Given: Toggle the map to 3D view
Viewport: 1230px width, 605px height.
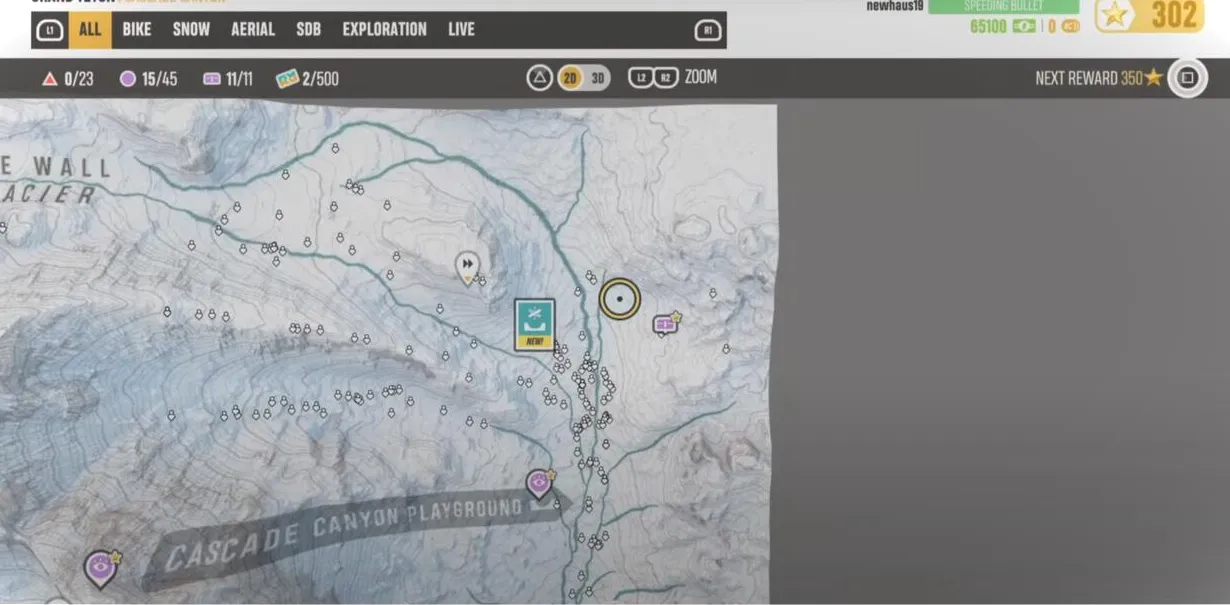Looking at the screenshot, I should pyautogui.click(x=598, y=78).
